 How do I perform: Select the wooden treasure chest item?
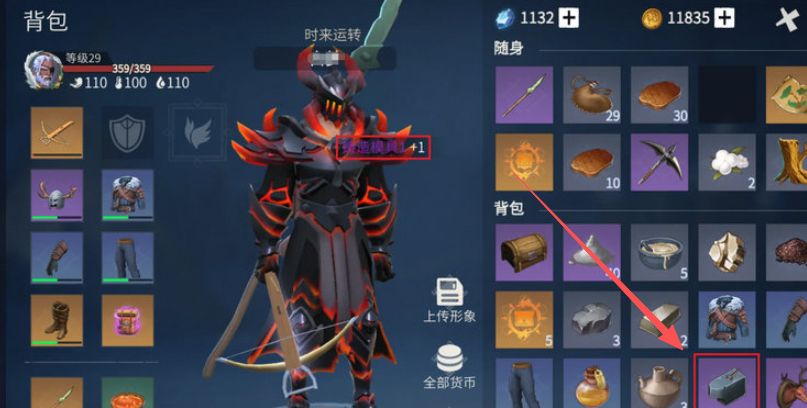click(522, 249)
